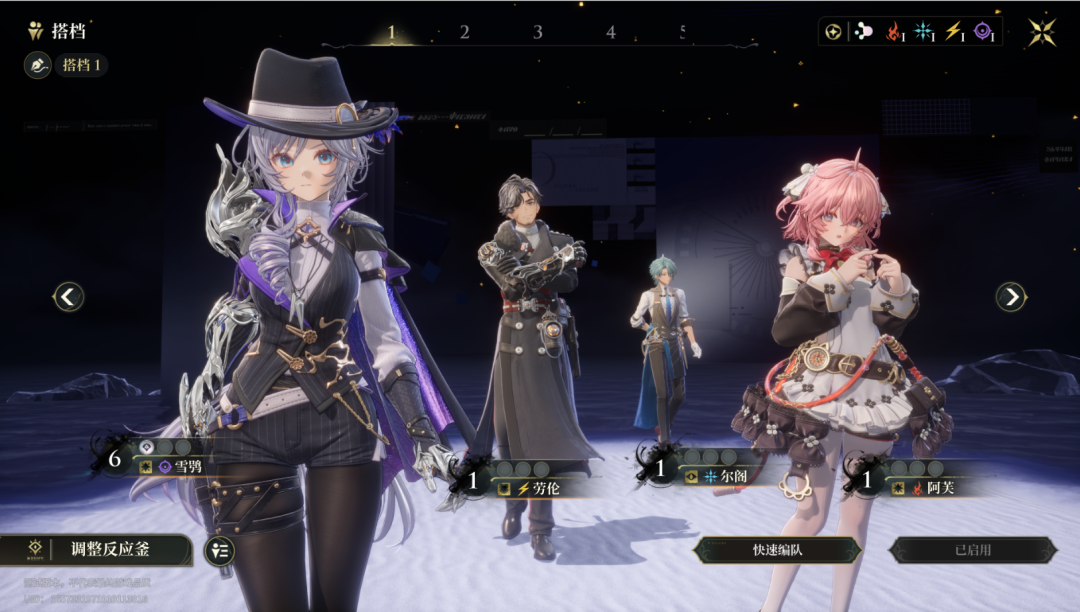1080x612 pixels.
Task: Click the round list icon beside 调整反应釜
Action: tap(219, 551)
